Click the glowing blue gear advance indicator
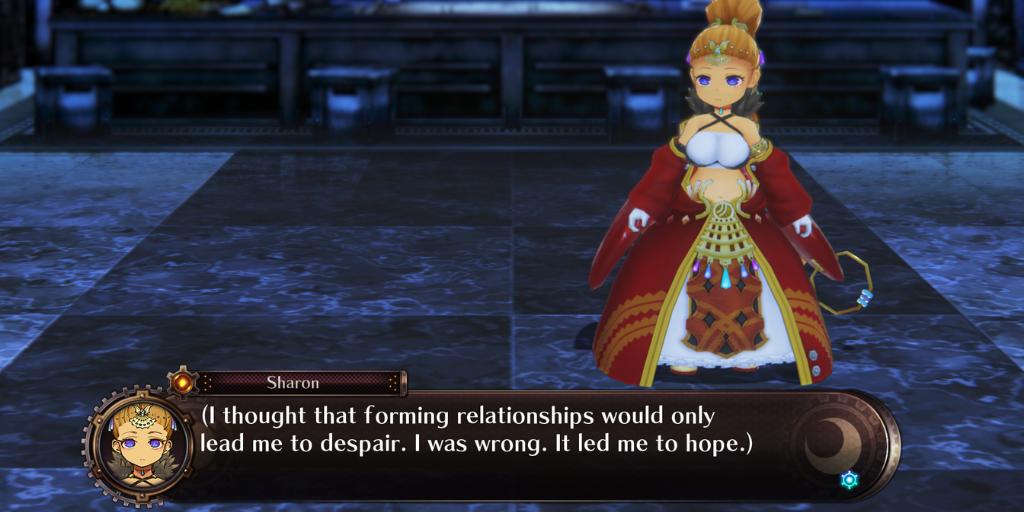 (x=849, y=480)
